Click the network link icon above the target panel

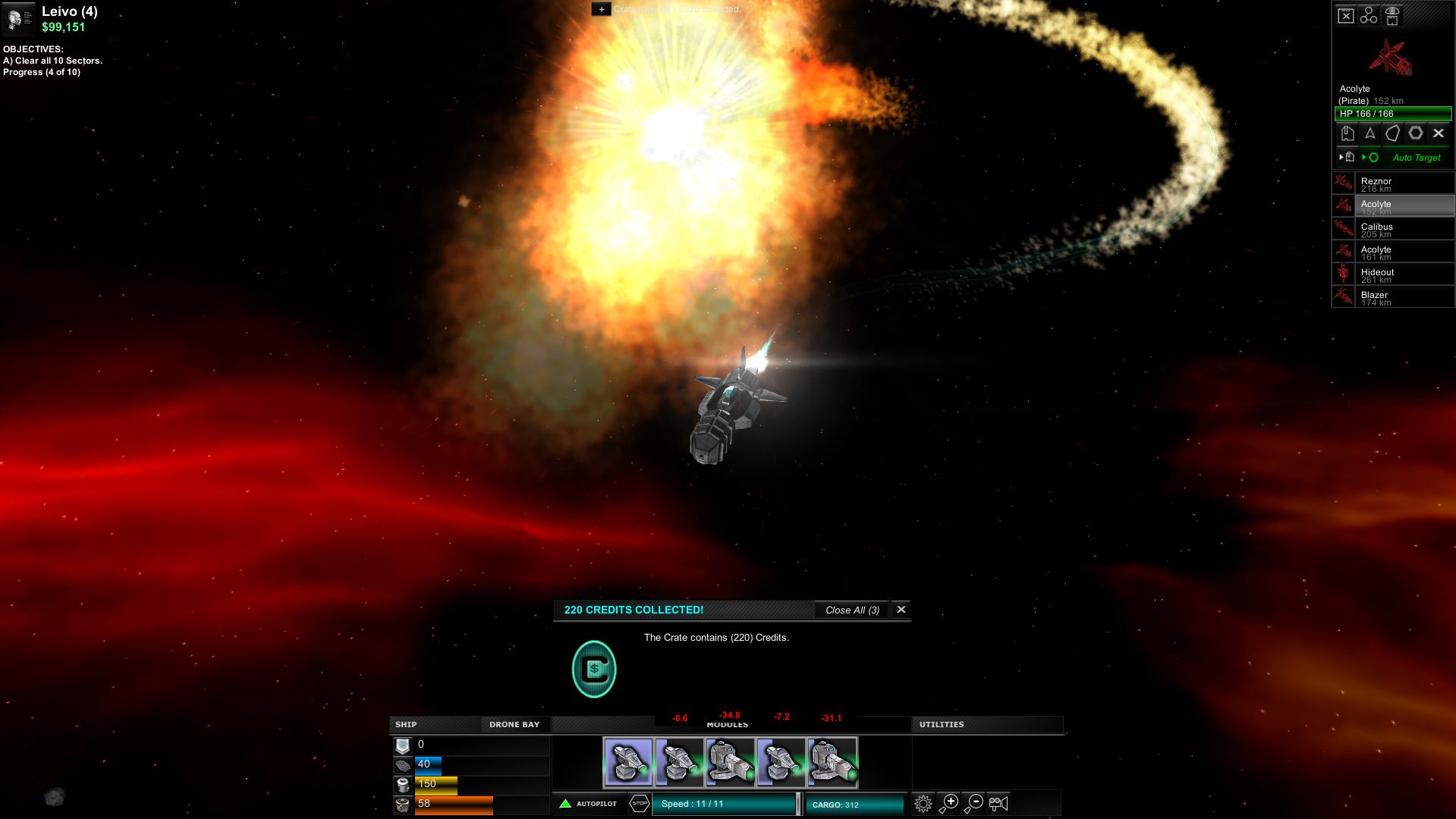point(1369,14)
